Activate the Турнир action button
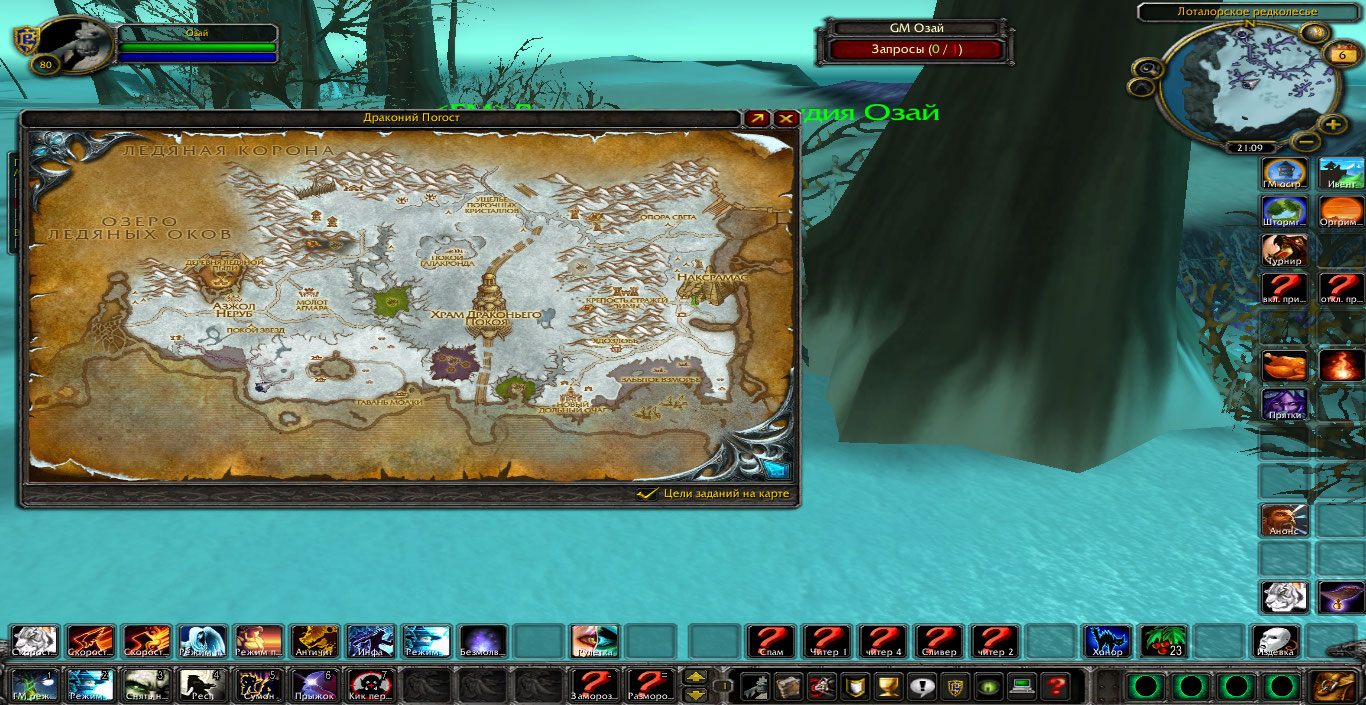 click(x=1284, y=251)
